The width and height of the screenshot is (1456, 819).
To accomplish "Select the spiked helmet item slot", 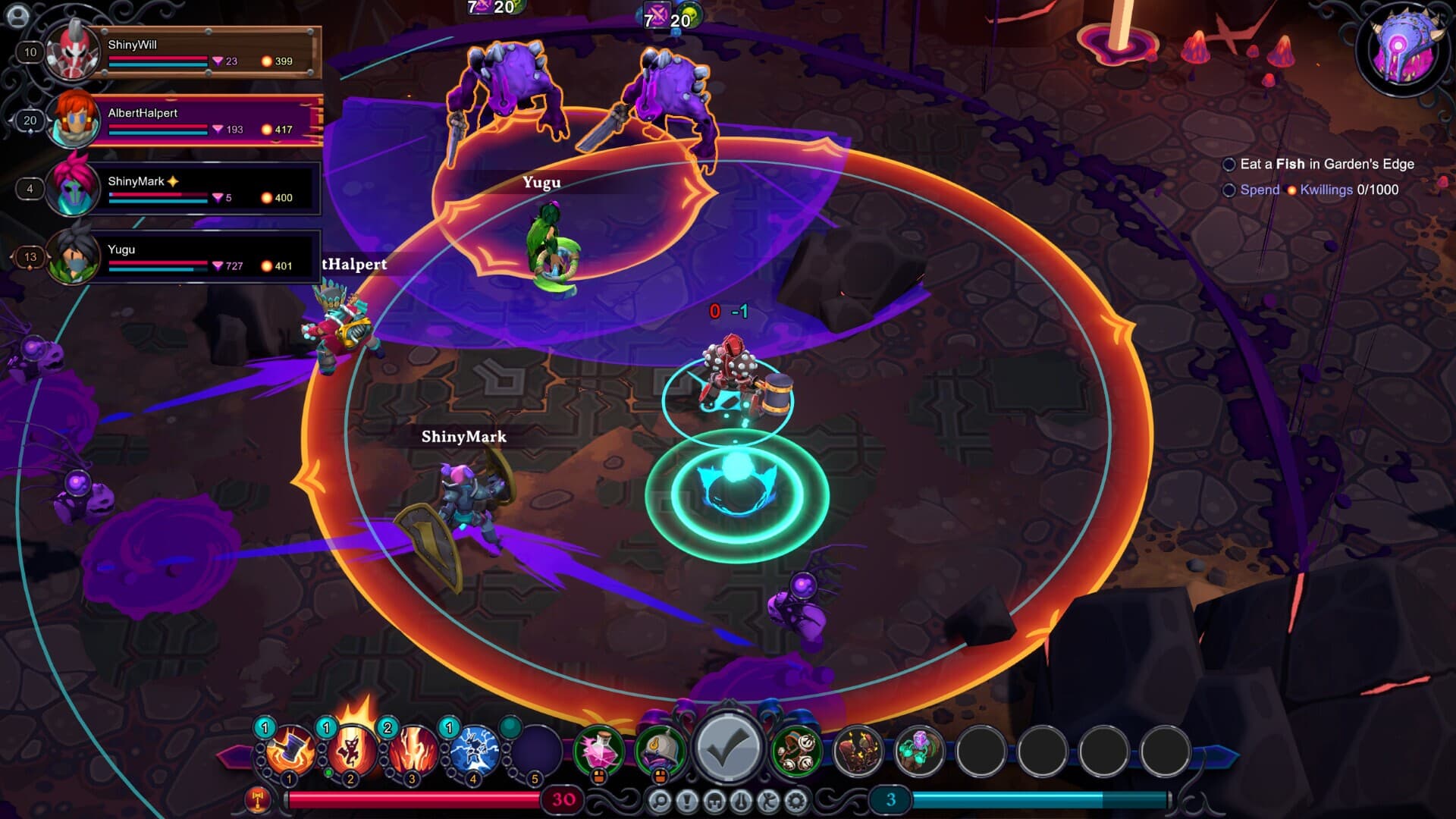I will coord(660,750).
